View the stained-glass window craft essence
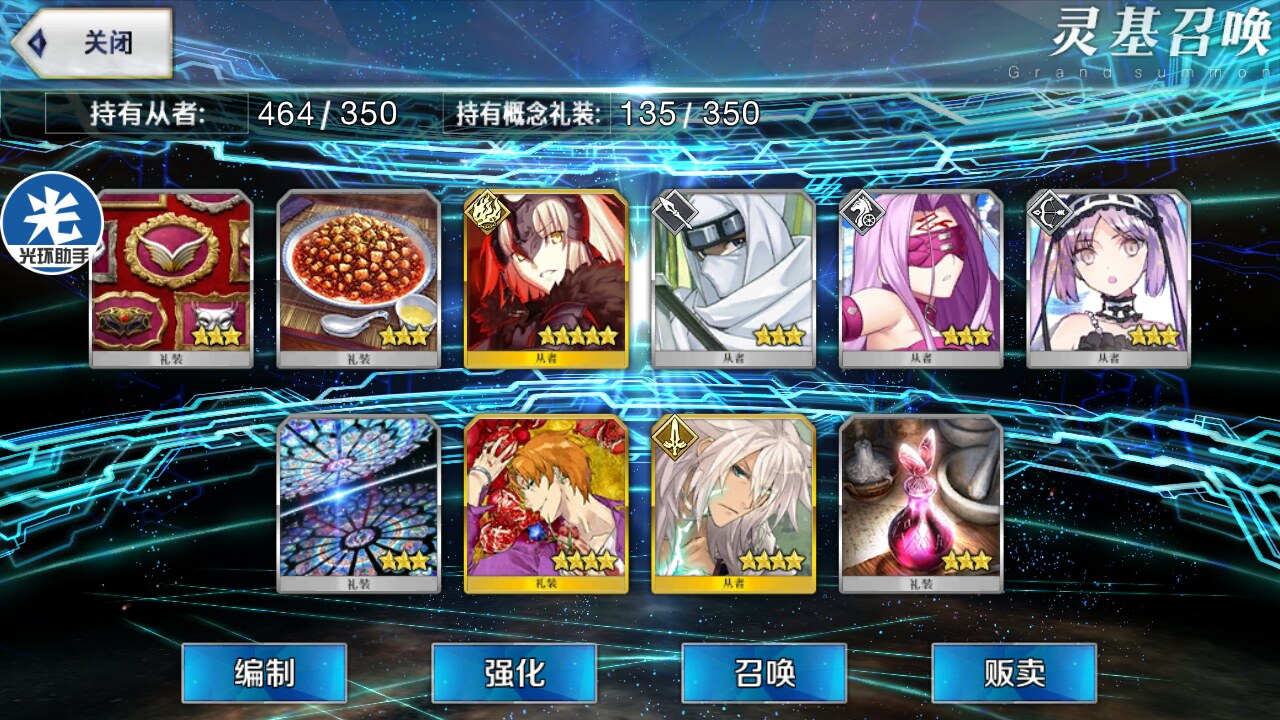 pyautogui.click(x=358, y=503)
